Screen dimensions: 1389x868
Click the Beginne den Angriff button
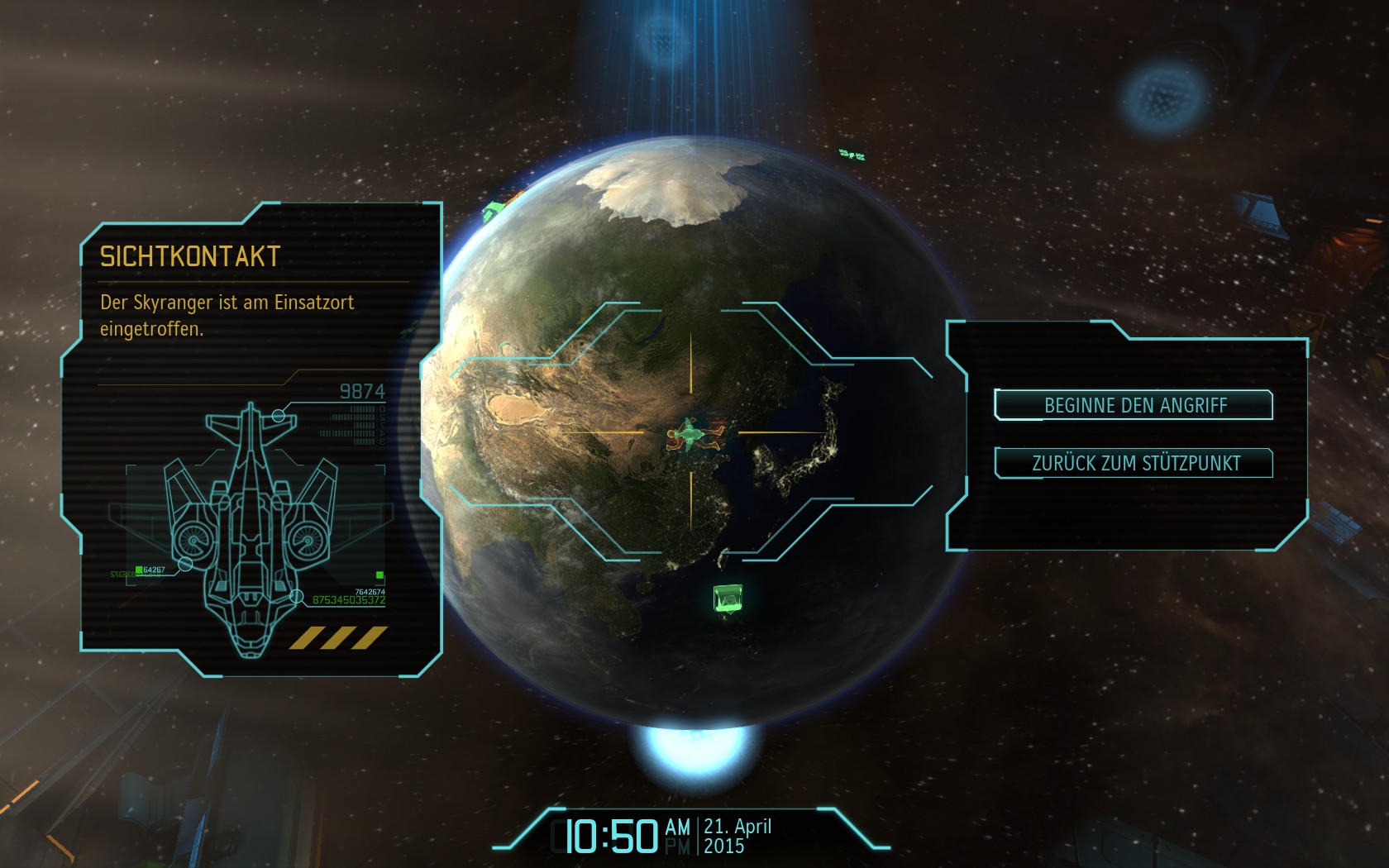tap(1134, 405)
